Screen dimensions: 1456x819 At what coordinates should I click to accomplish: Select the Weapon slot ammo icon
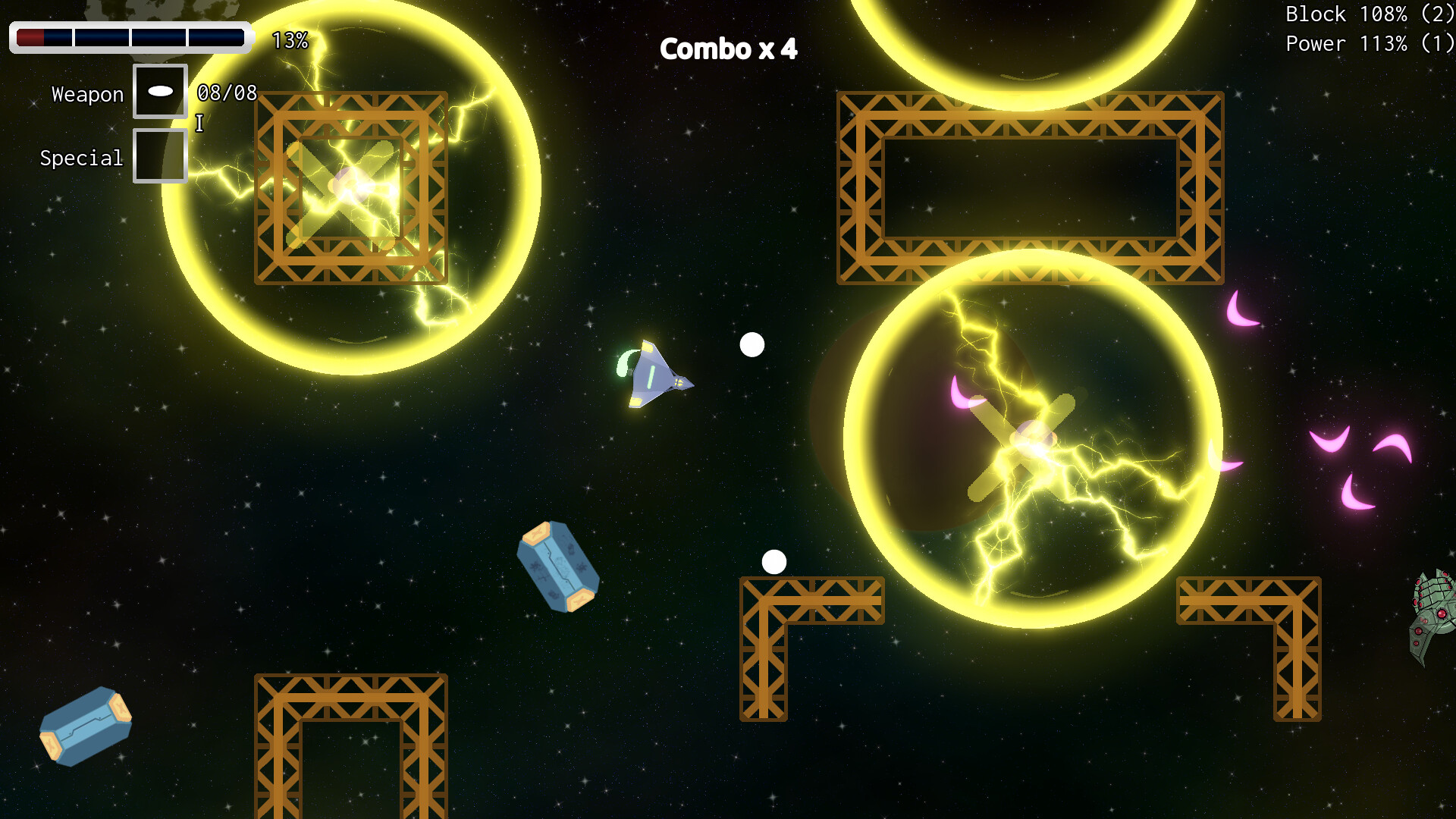[160, 91]
